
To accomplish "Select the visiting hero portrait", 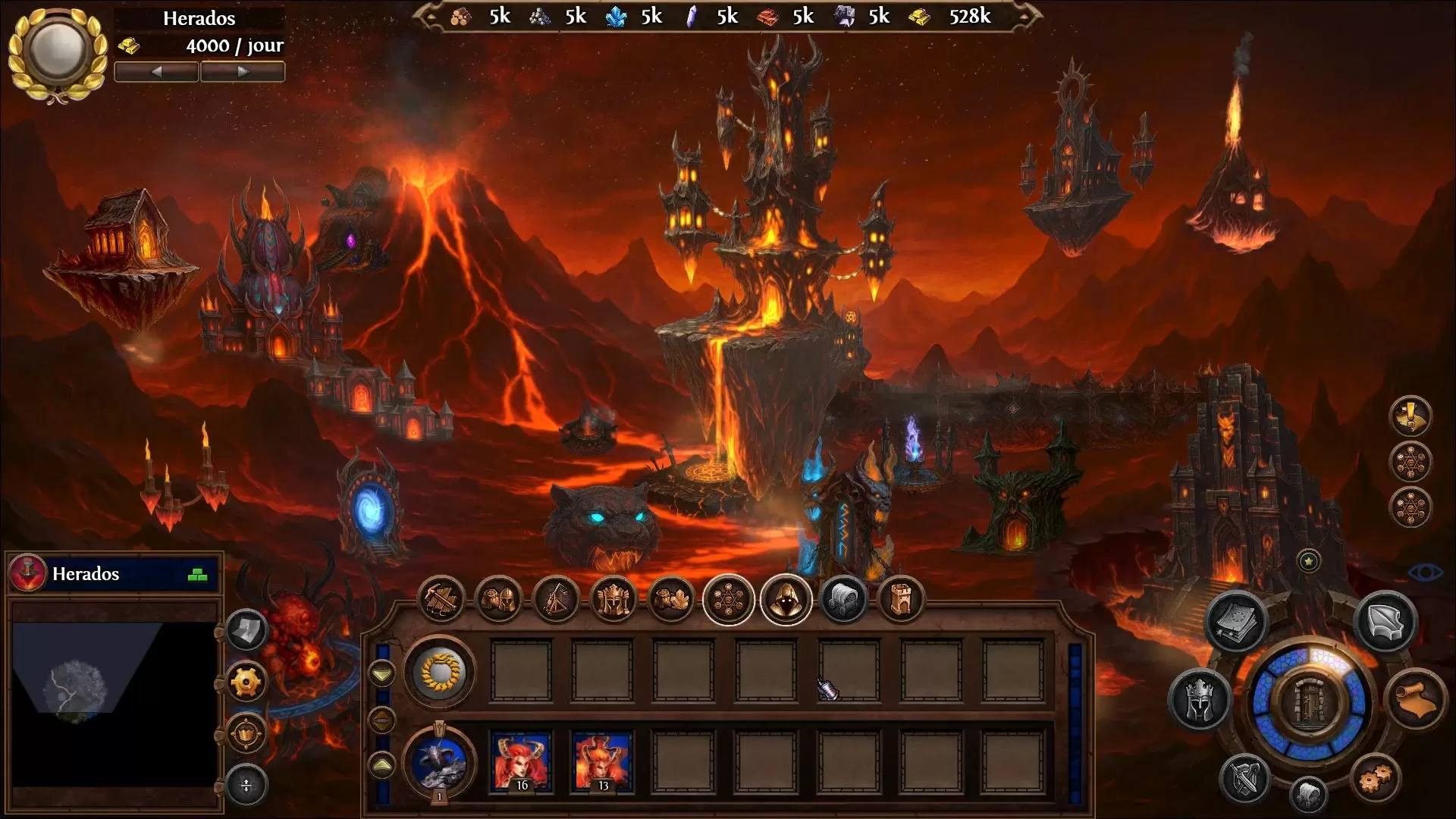I will 439,761.
